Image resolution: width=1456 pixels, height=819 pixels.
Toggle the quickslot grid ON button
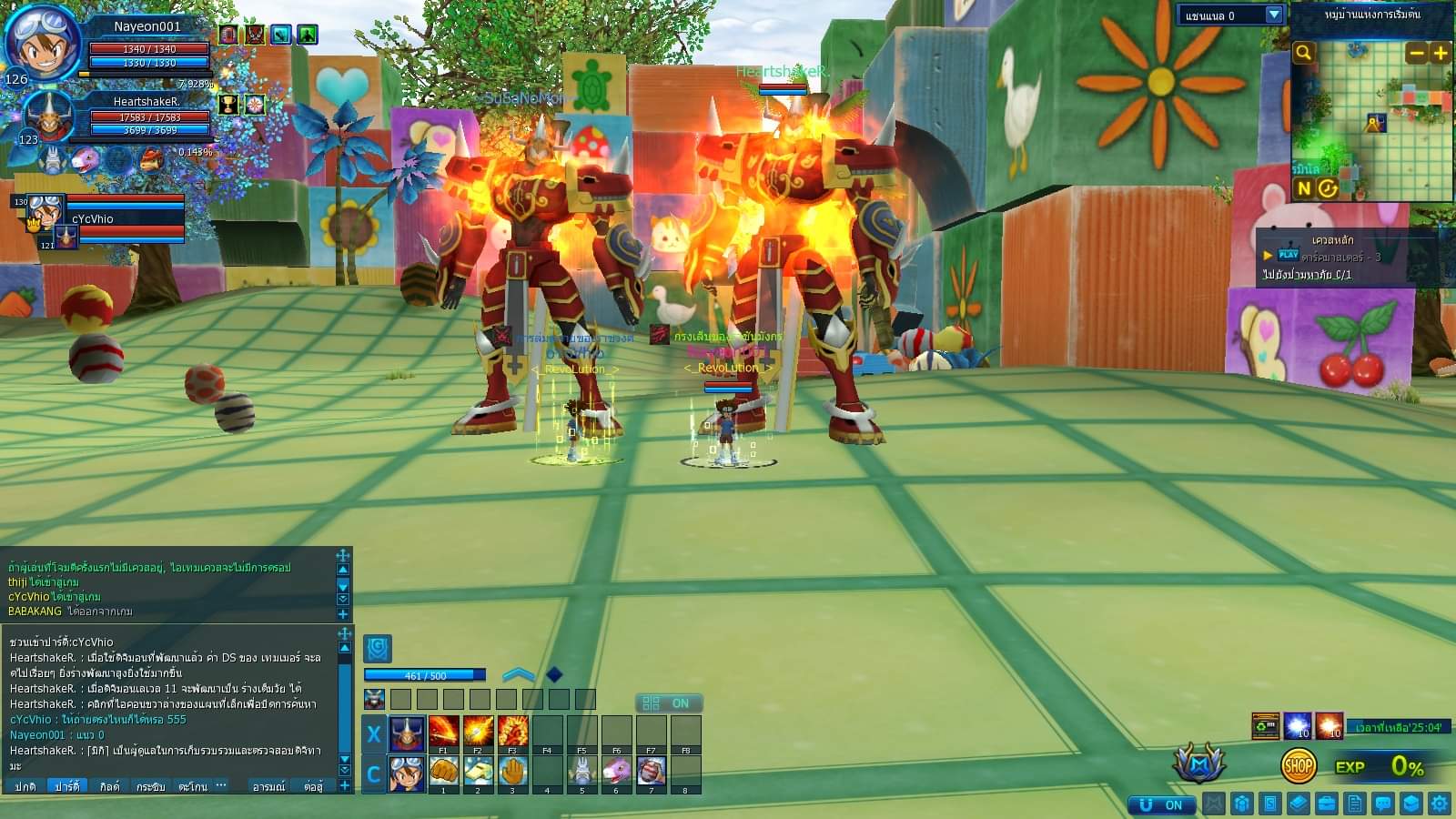tap(669, 703)
